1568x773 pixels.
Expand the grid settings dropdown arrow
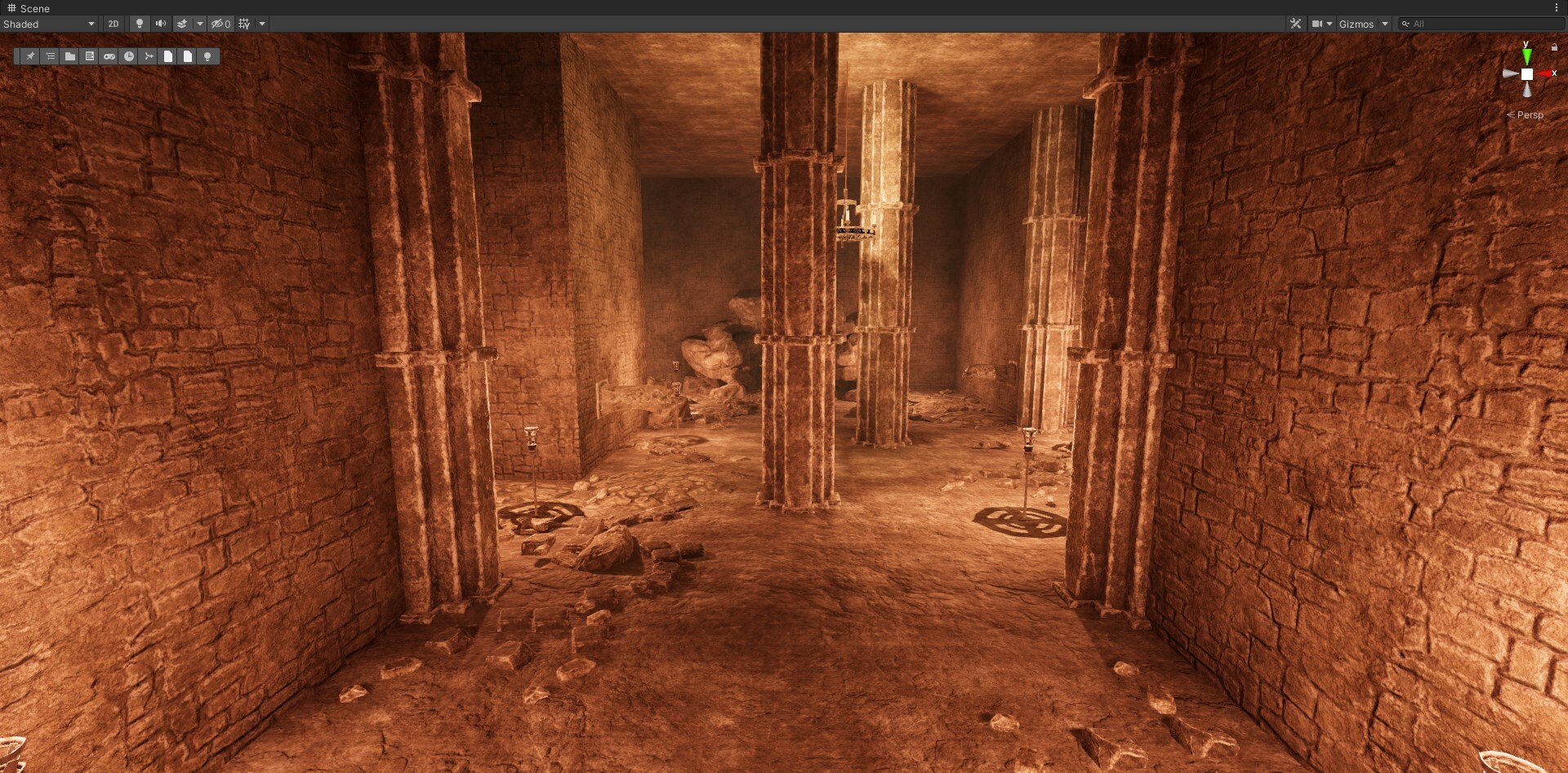[262, 24]
